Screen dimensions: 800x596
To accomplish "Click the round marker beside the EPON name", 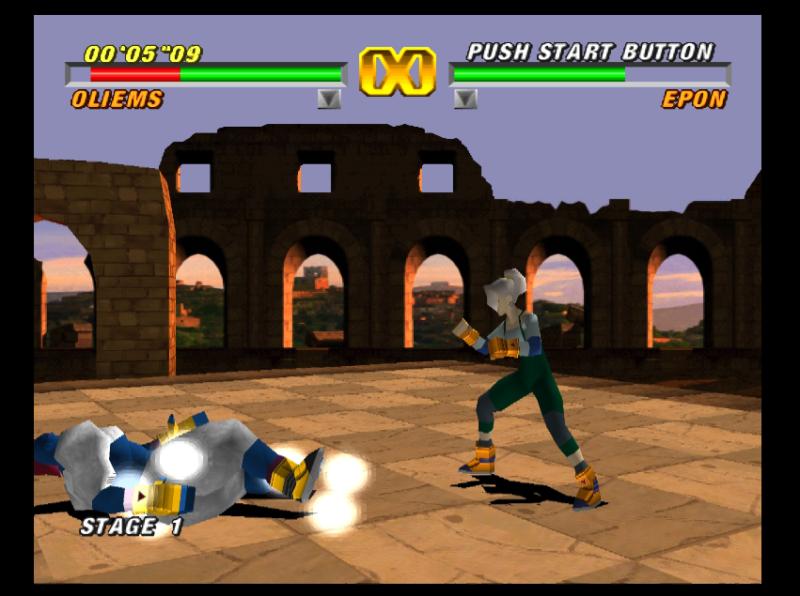I will click(465, 99).
